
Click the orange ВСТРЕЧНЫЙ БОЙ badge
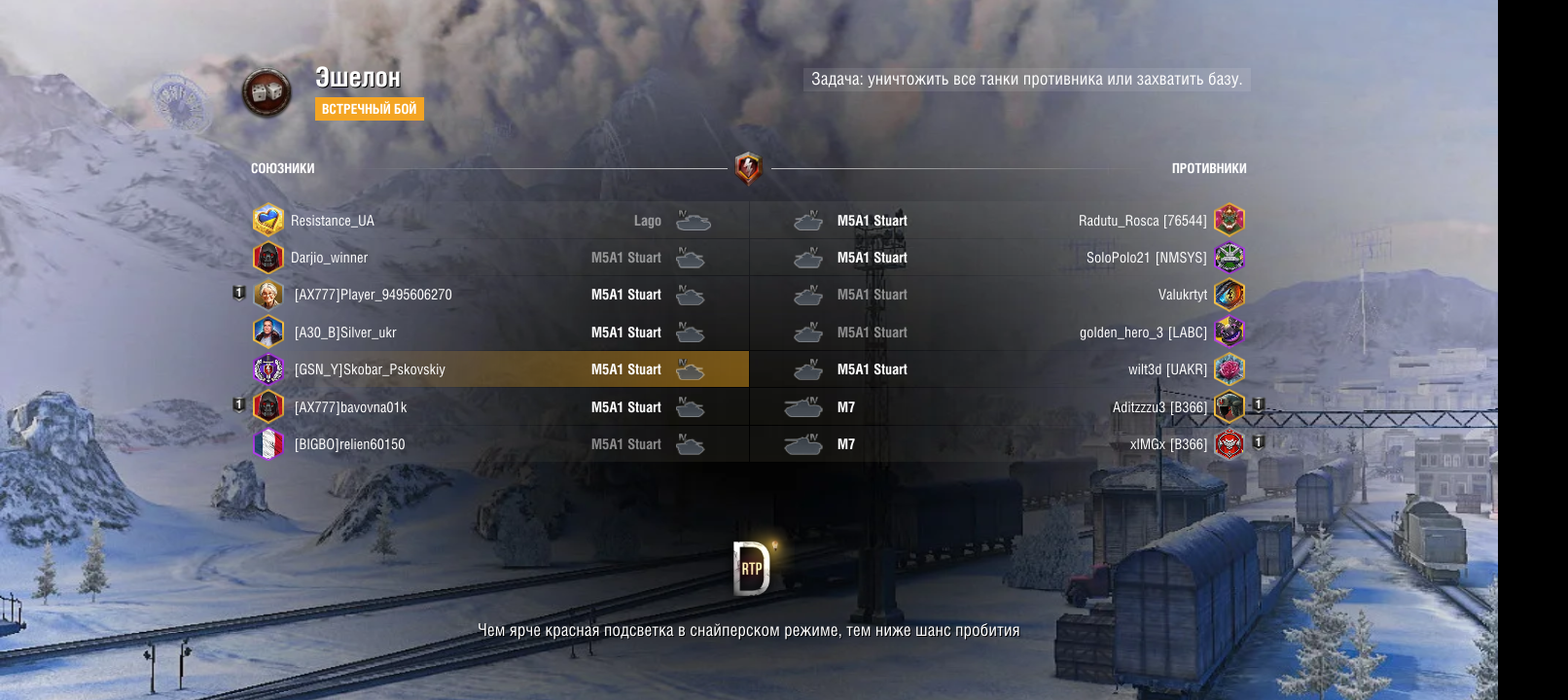(369, 109)
